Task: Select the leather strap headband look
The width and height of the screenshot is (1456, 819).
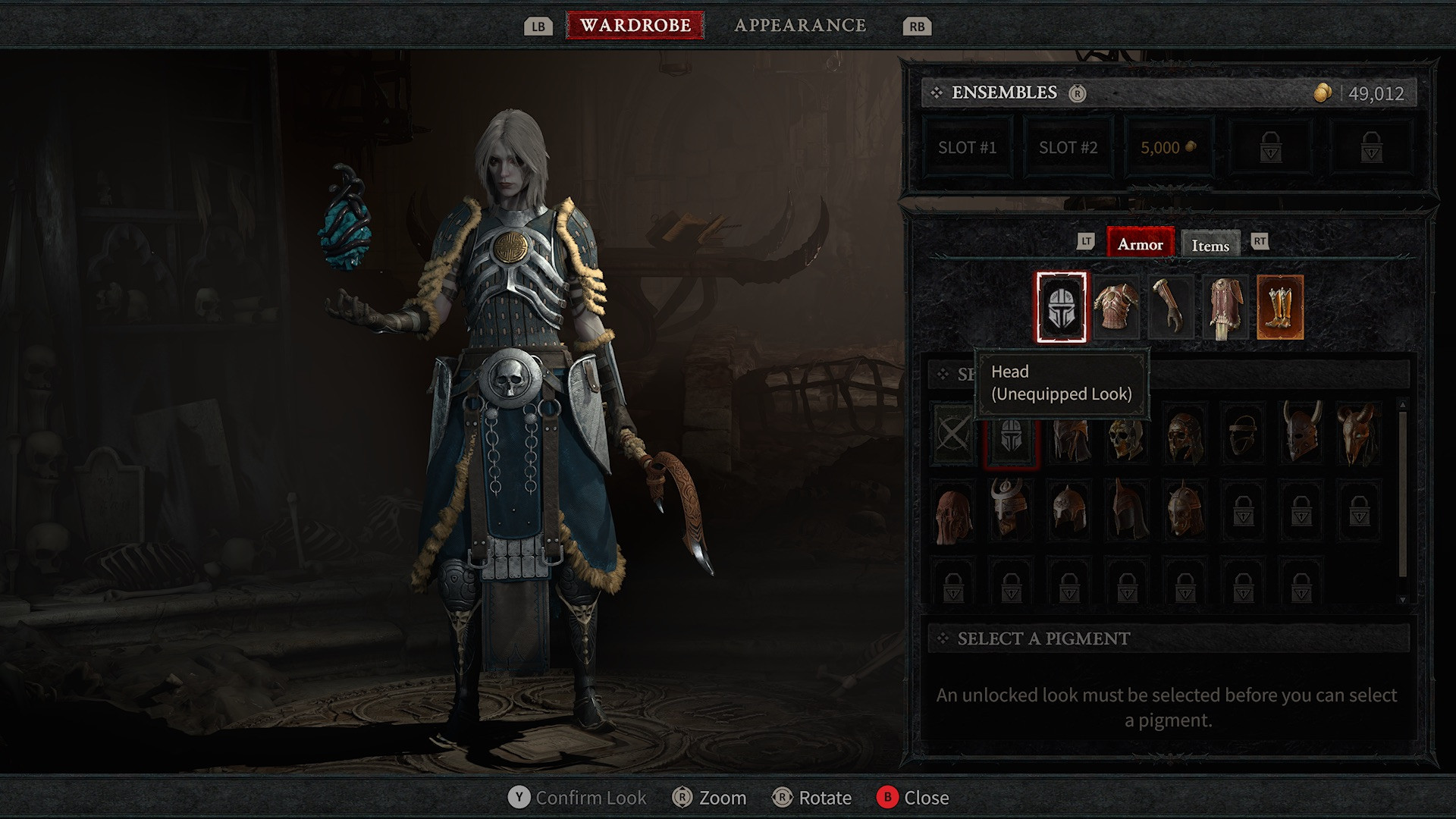Action: tap(1243, 435)
